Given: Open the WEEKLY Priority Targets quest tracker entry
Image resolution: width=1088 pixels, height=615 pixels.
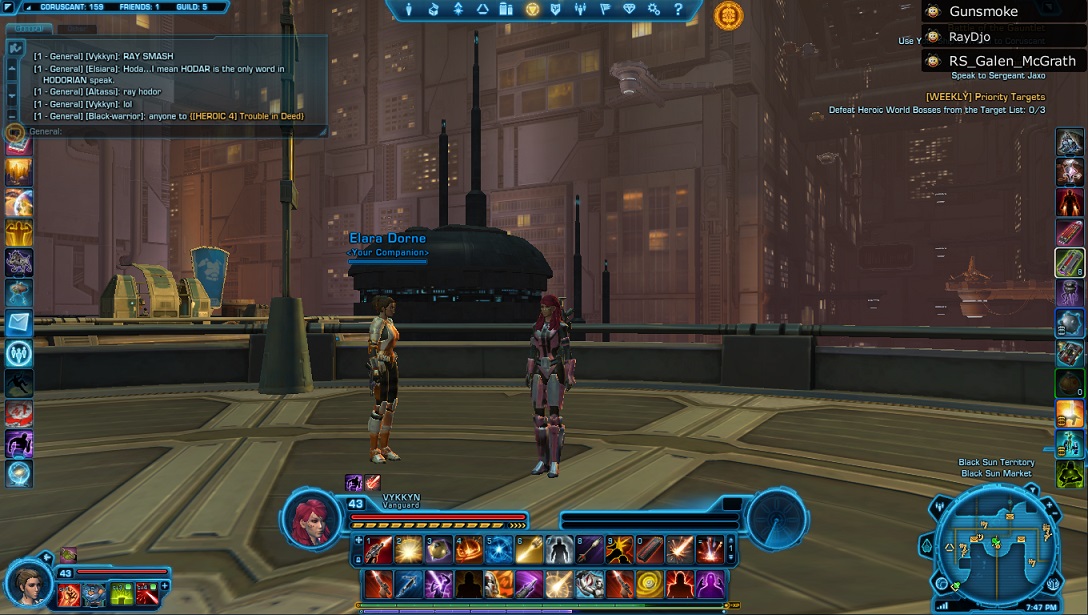Looking at the screenshot, I should tap(985, 97).
